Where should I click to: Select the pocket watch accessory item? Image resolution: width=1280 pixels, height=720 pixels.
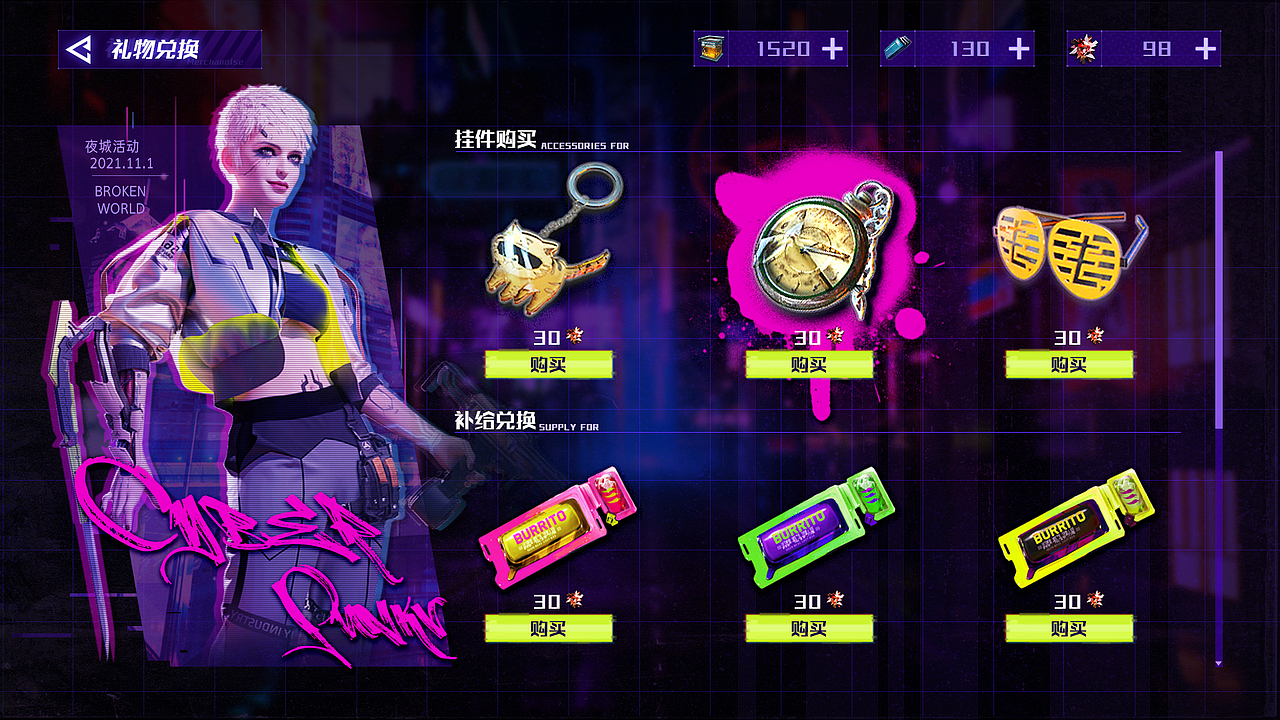810,250
